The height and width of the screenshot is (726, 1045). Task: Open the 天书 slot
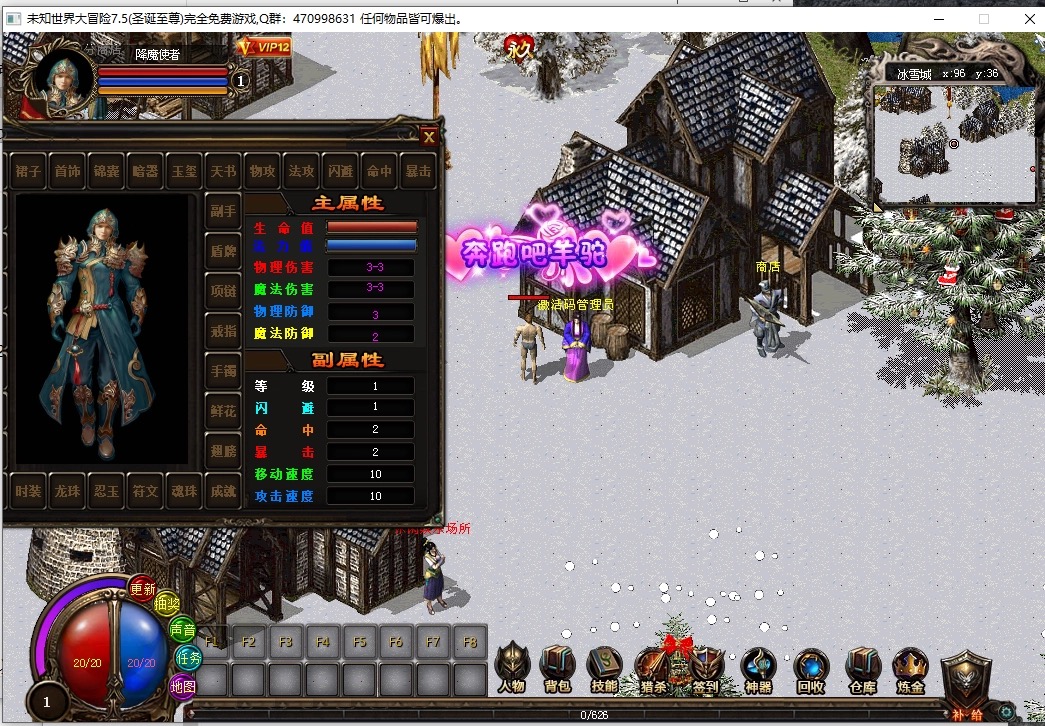click(223, 172)
